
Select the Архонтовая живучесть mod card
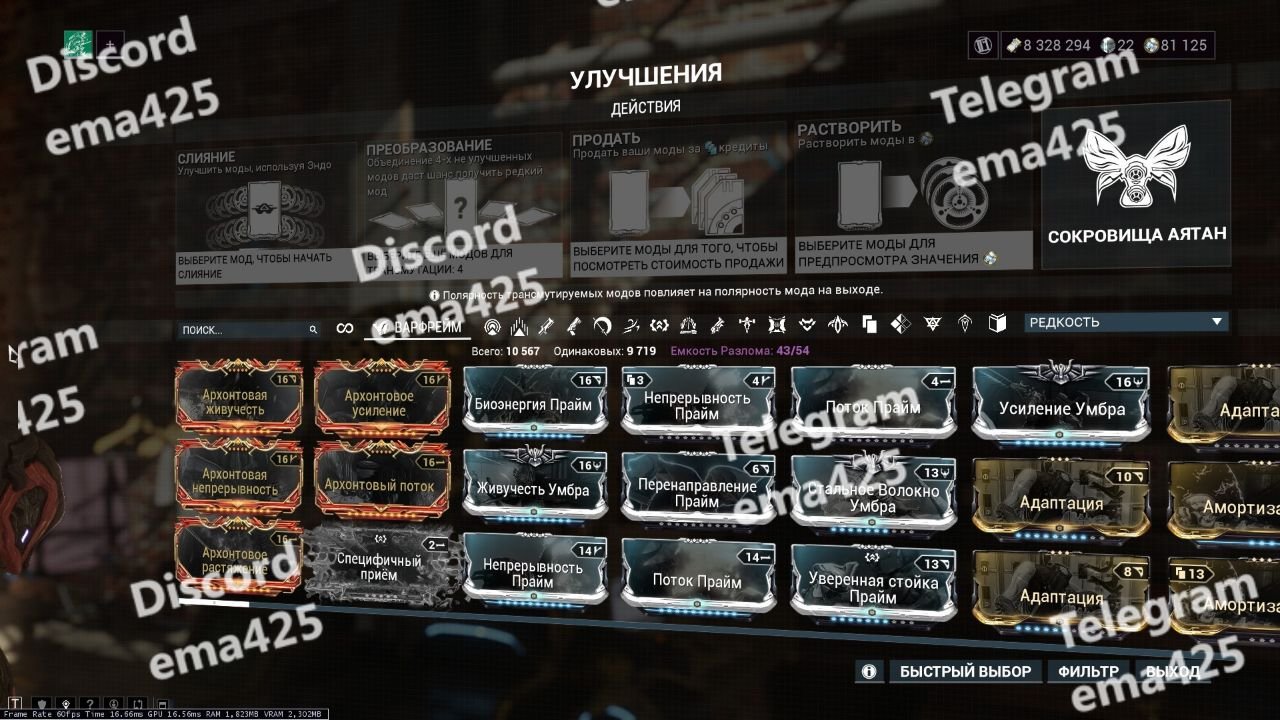pos(238,397)
